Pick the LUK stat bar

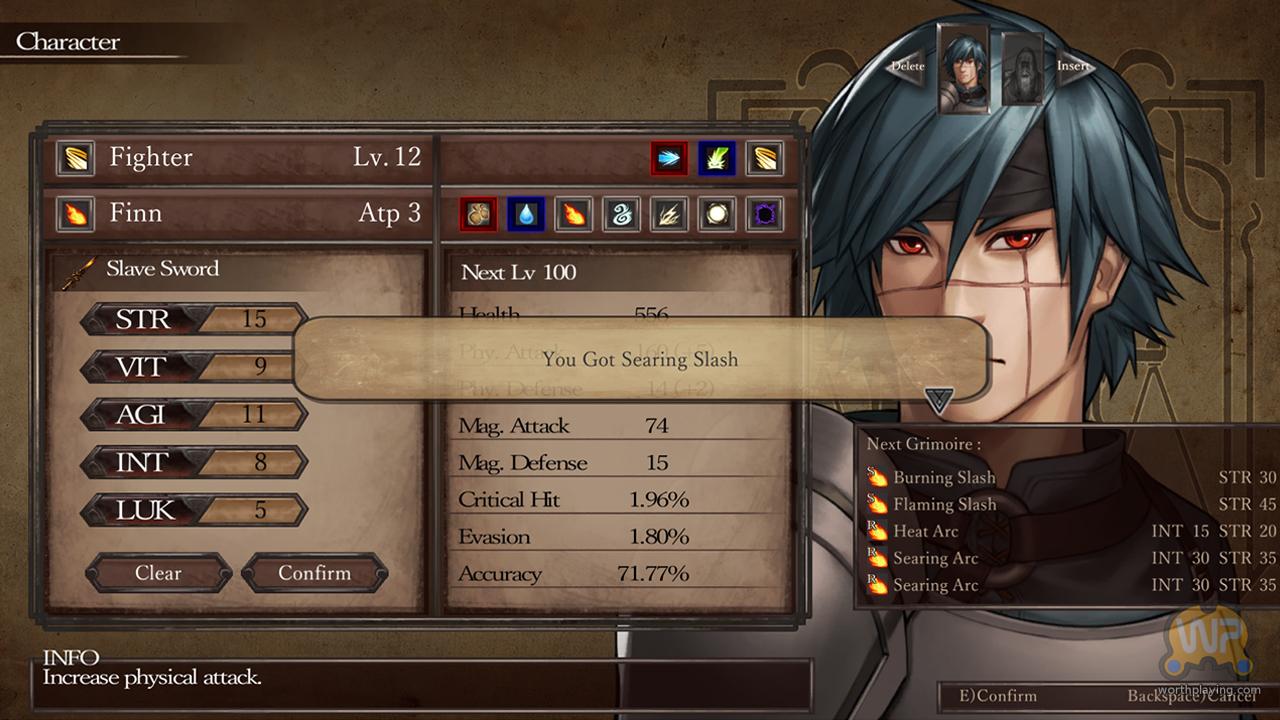[x=194, y=510]
